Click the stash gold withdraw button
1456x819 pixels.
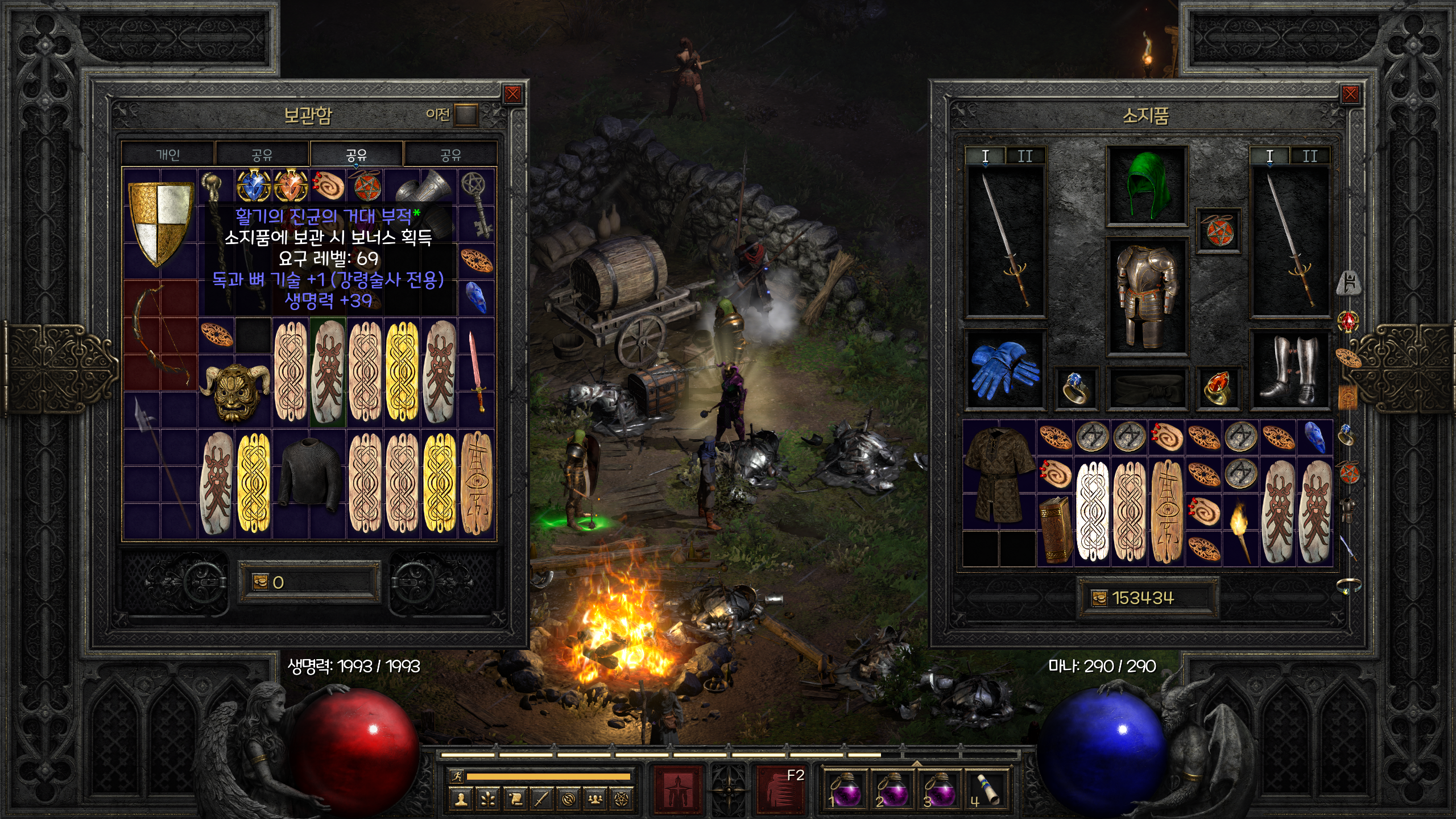tap(260, 582)
